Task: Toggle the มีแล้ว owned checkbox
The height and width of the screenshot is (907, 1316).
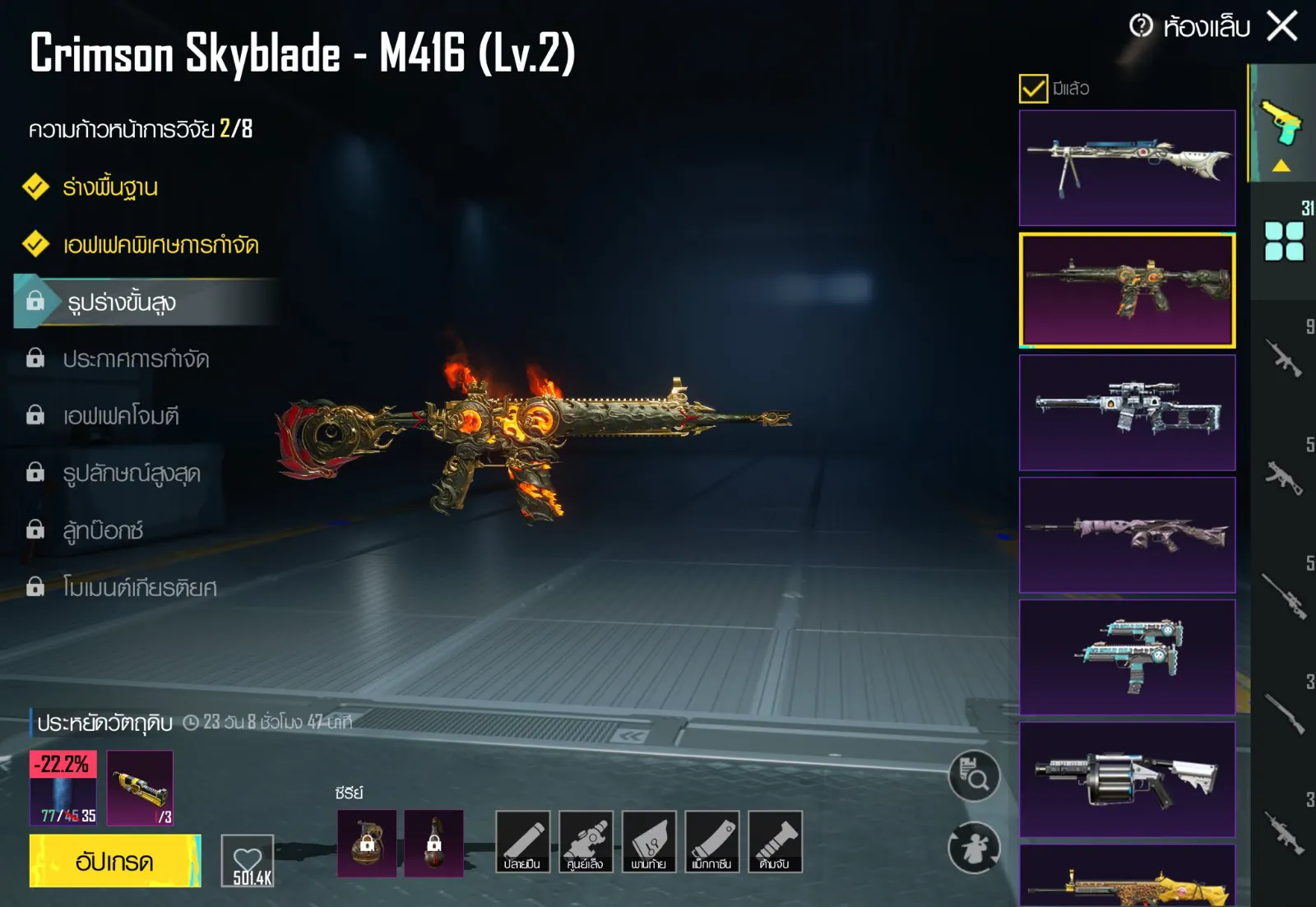Action: coord(1033,88)
